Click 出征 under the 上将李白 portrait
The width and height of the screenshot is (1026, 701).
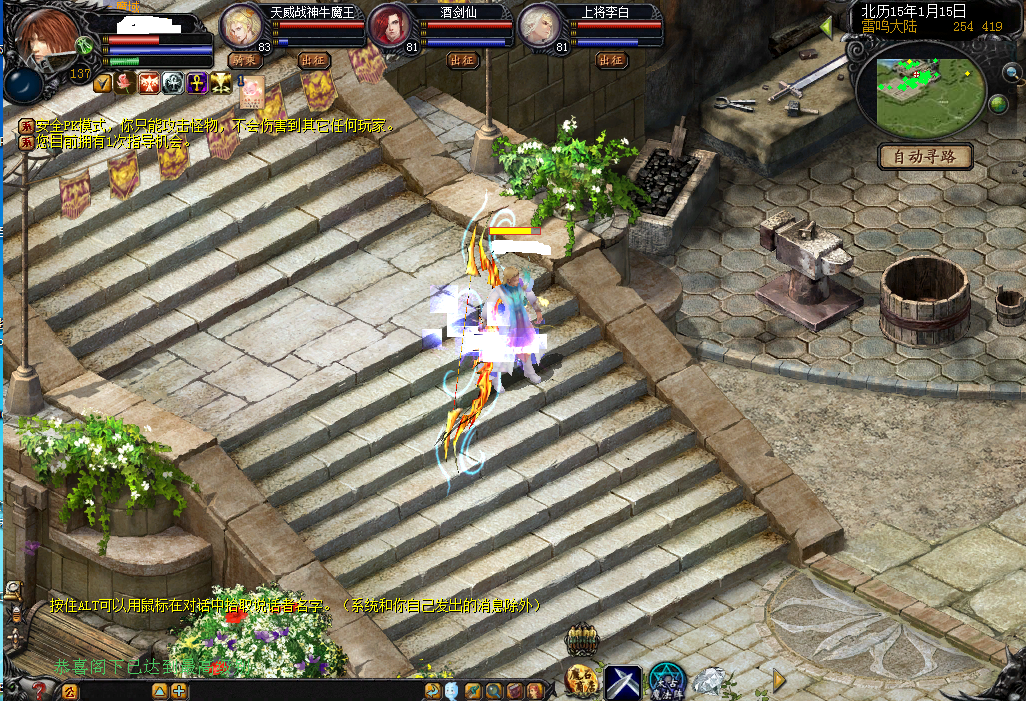(611, 60)
